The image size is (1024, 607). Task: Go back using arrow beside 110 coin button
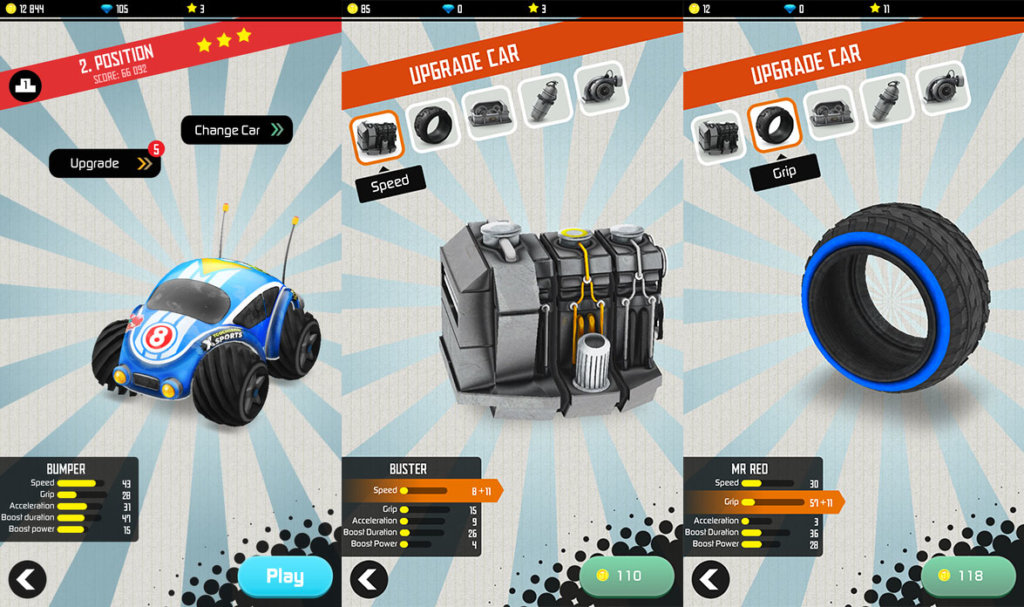369,579
